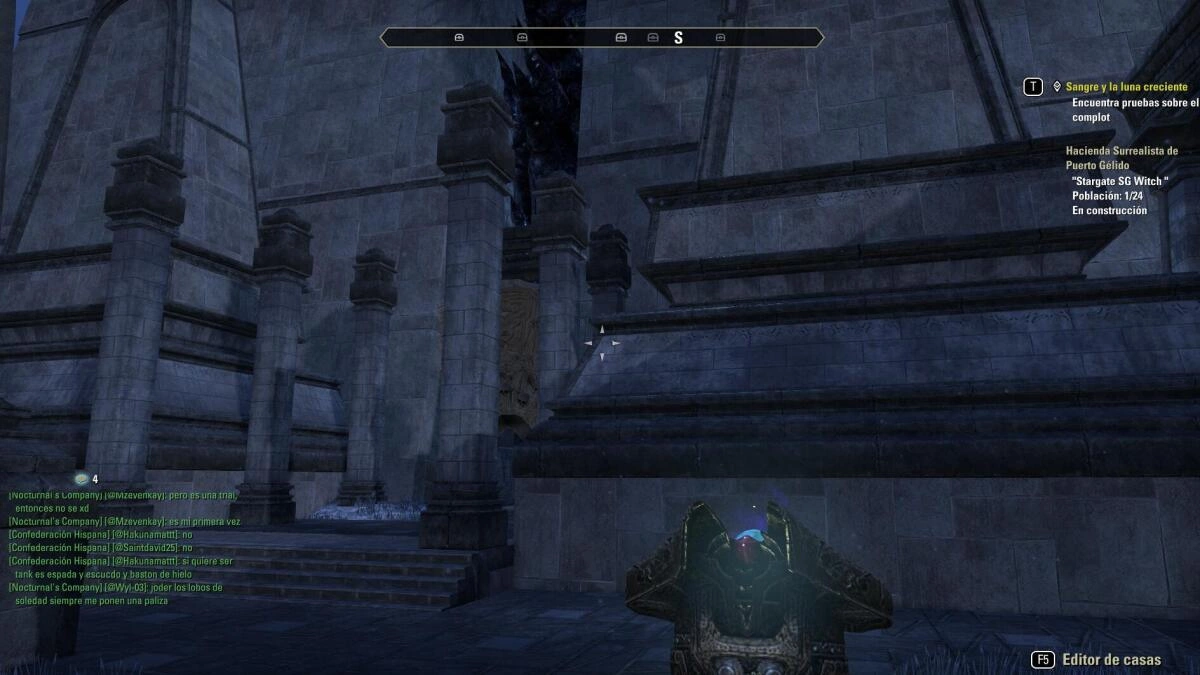Image resolution: width=1200 pixels, height=675 pixels.
Task: Open the Editor de casas
Action: pyautogui.click(x=1111, y=660)
